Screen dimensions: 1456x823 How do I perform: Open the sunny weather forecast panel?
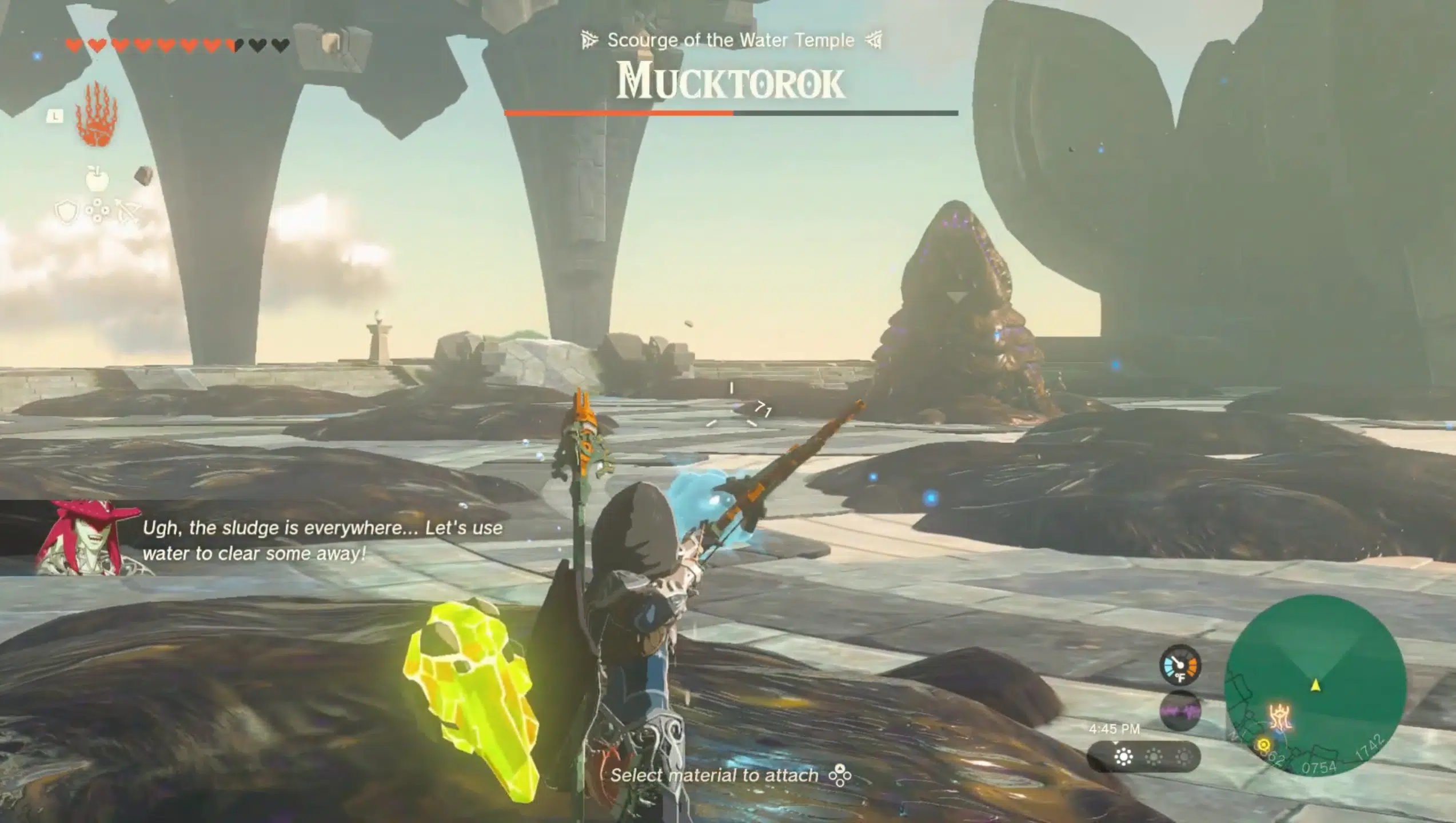click(x=1143, y=757)
